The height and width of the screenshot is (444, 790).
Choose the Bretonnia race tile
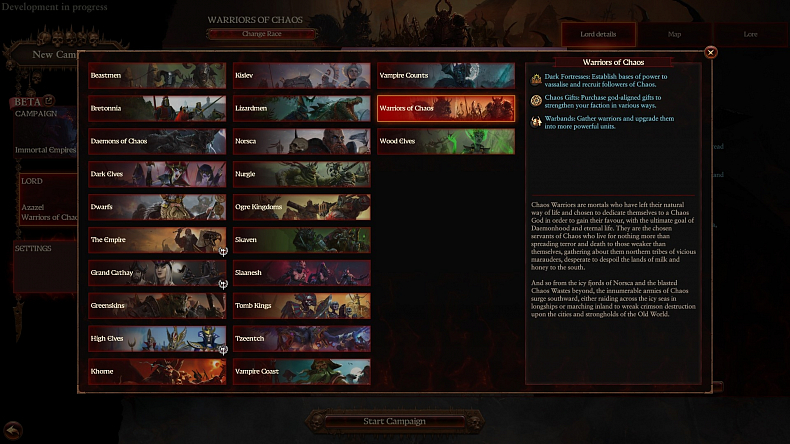coord(157,108)
